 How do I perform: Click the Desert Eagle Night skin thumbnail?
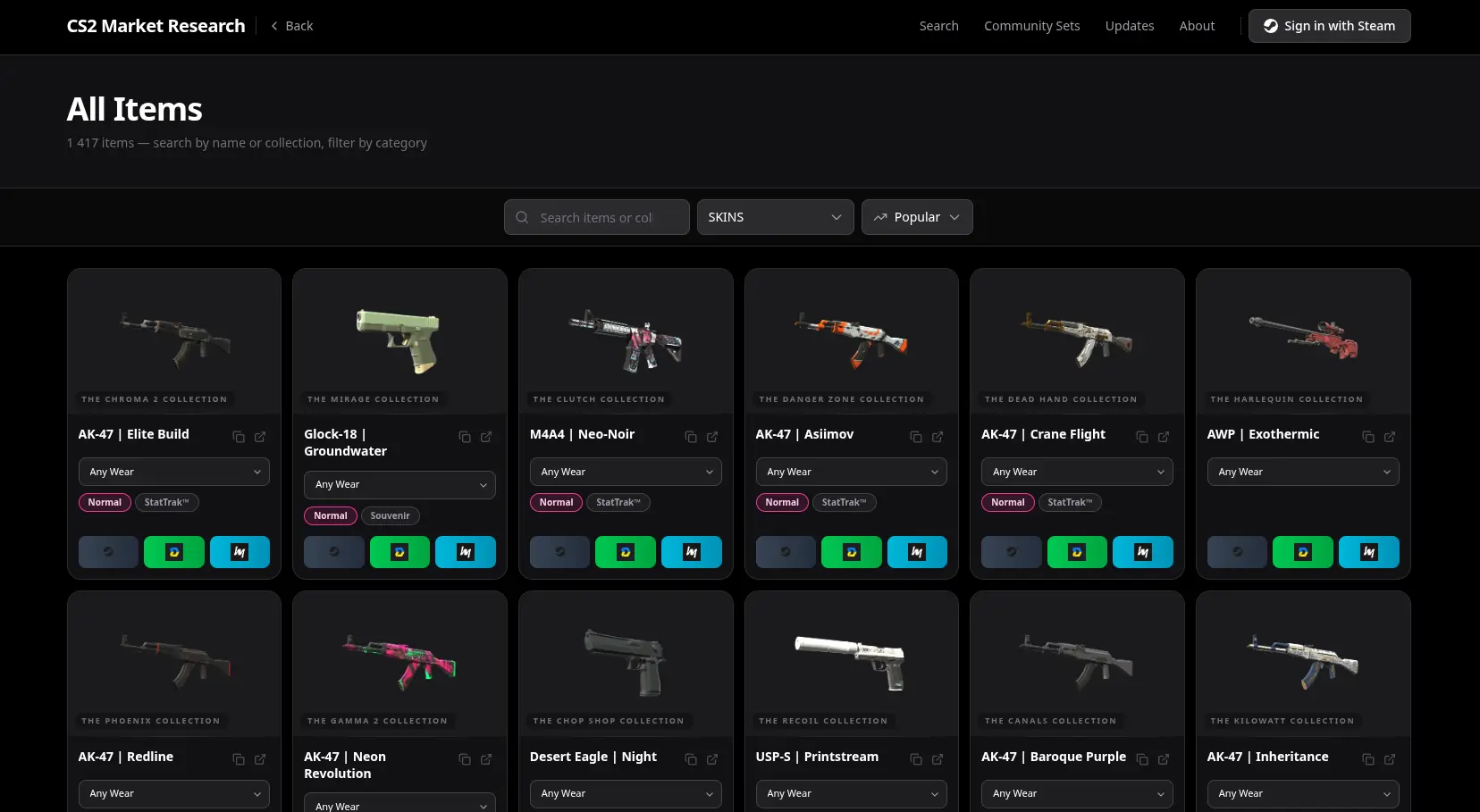coord(625,661)
